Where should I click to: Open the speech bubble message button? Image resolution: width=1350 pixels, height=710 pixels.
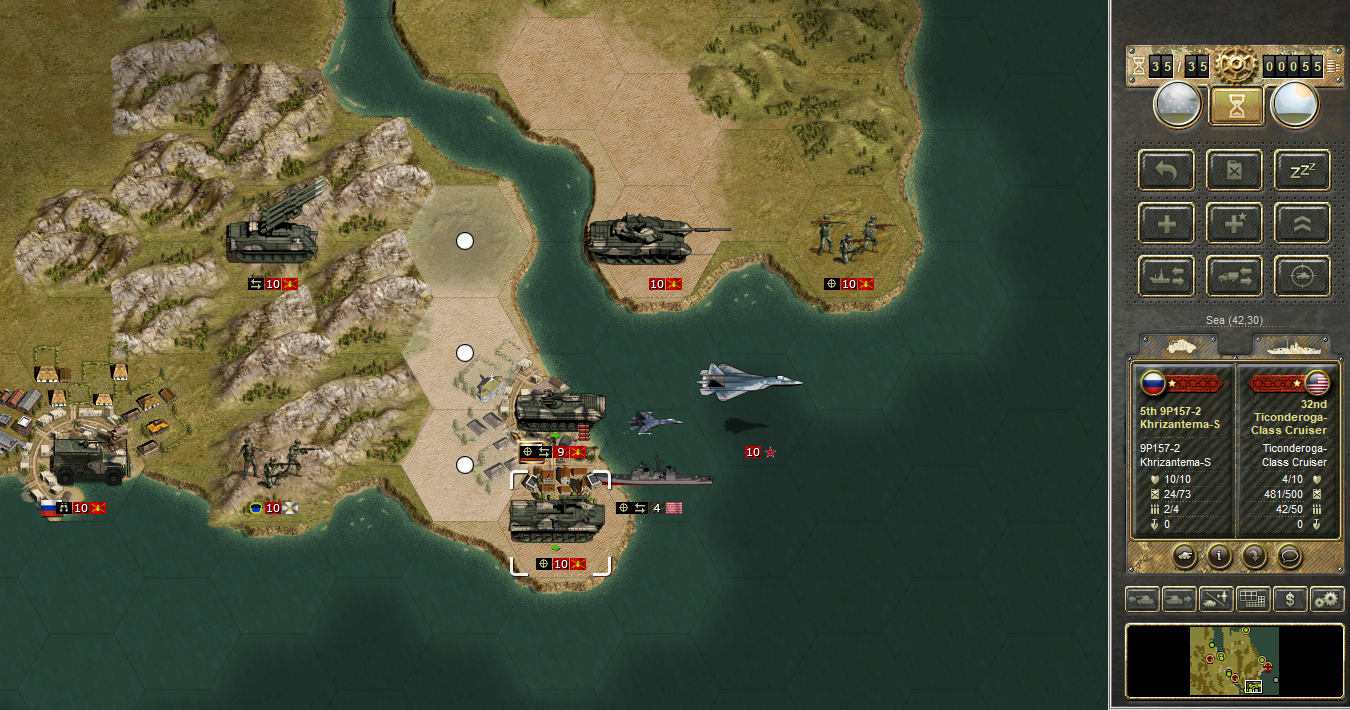[1290, 554]
